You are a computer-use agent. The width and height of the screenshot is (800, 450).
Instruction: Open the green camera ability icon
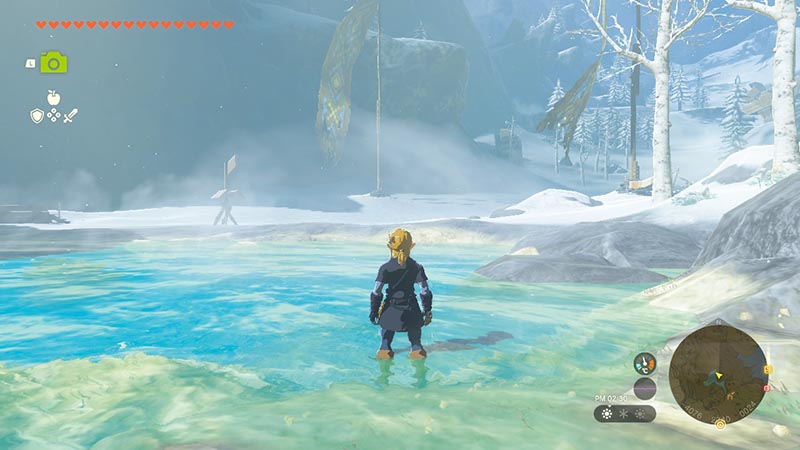[53, 62]
